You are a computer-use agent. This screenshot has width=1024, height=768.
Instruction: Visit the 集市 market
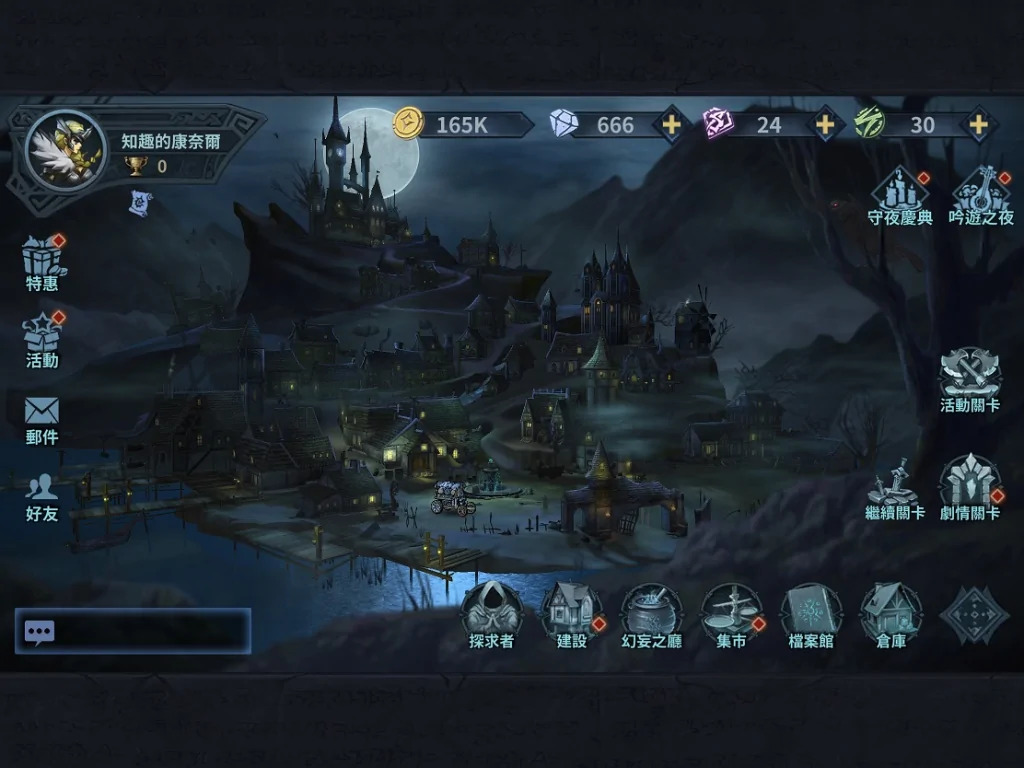coord(731,613)
